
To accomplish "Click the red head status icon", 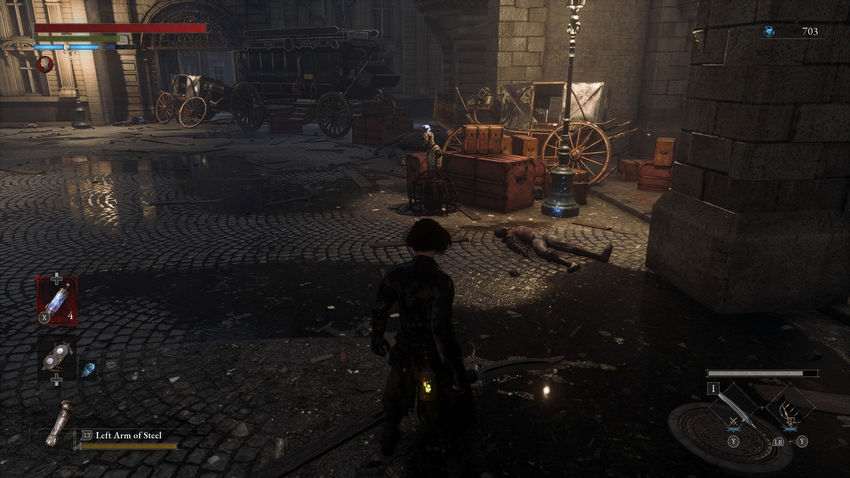I will (45, 63).
